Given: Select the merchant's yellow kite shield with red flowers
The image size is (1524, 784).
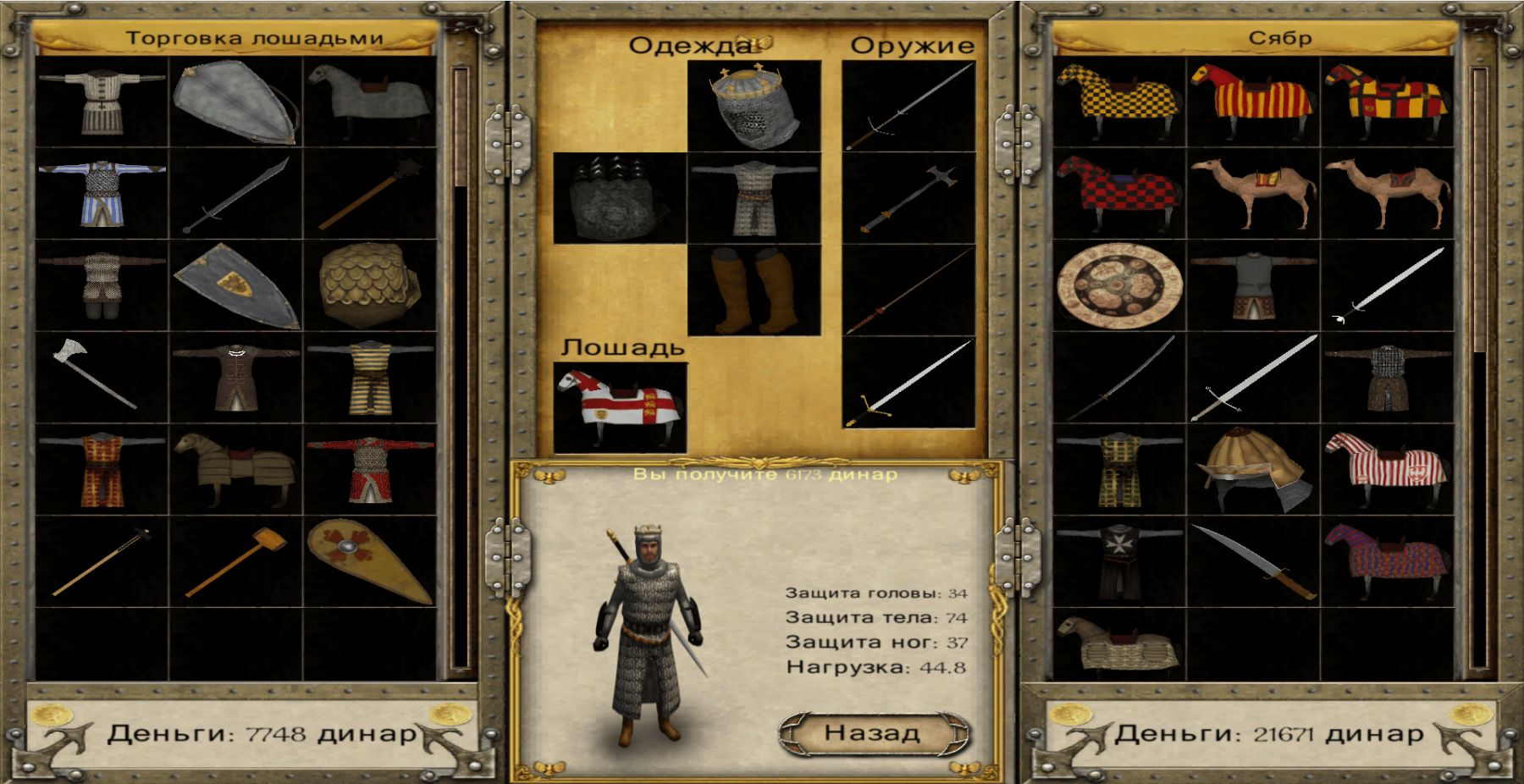Looking at the screenshot, I should point(370,560).
